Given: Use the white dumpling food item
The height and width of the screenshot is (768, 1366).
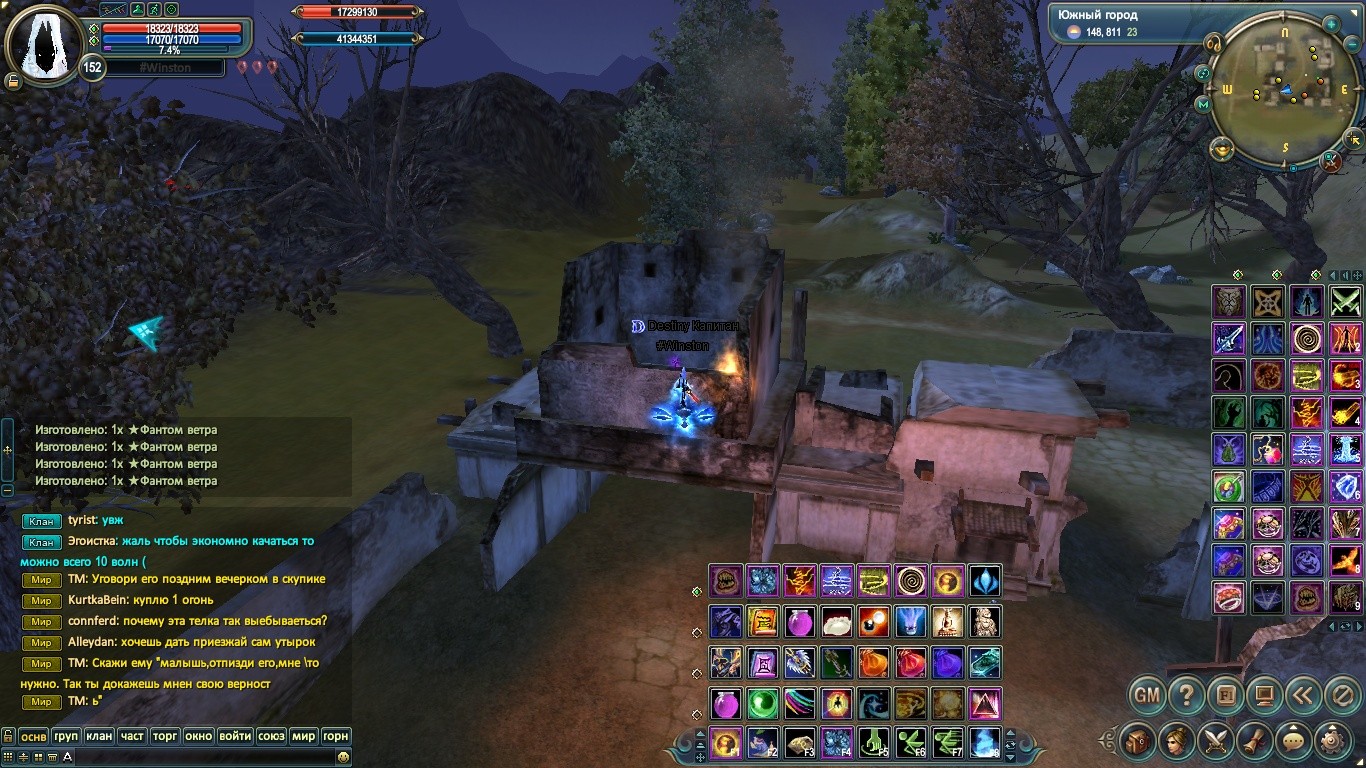Looking at the screenshot, I should coord(836,622).
